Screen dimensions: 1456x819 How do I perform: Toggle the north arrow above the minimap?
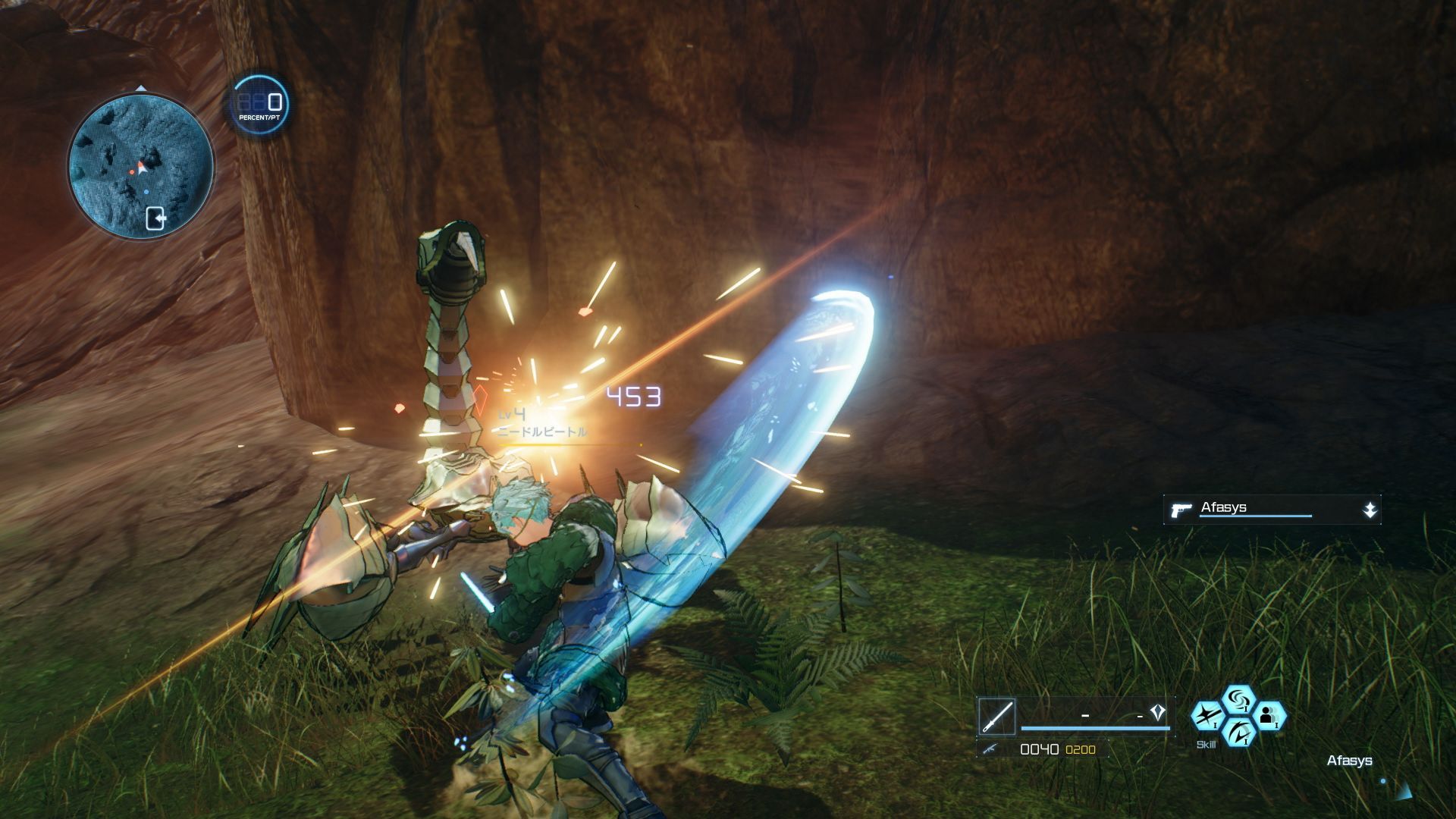140,88
